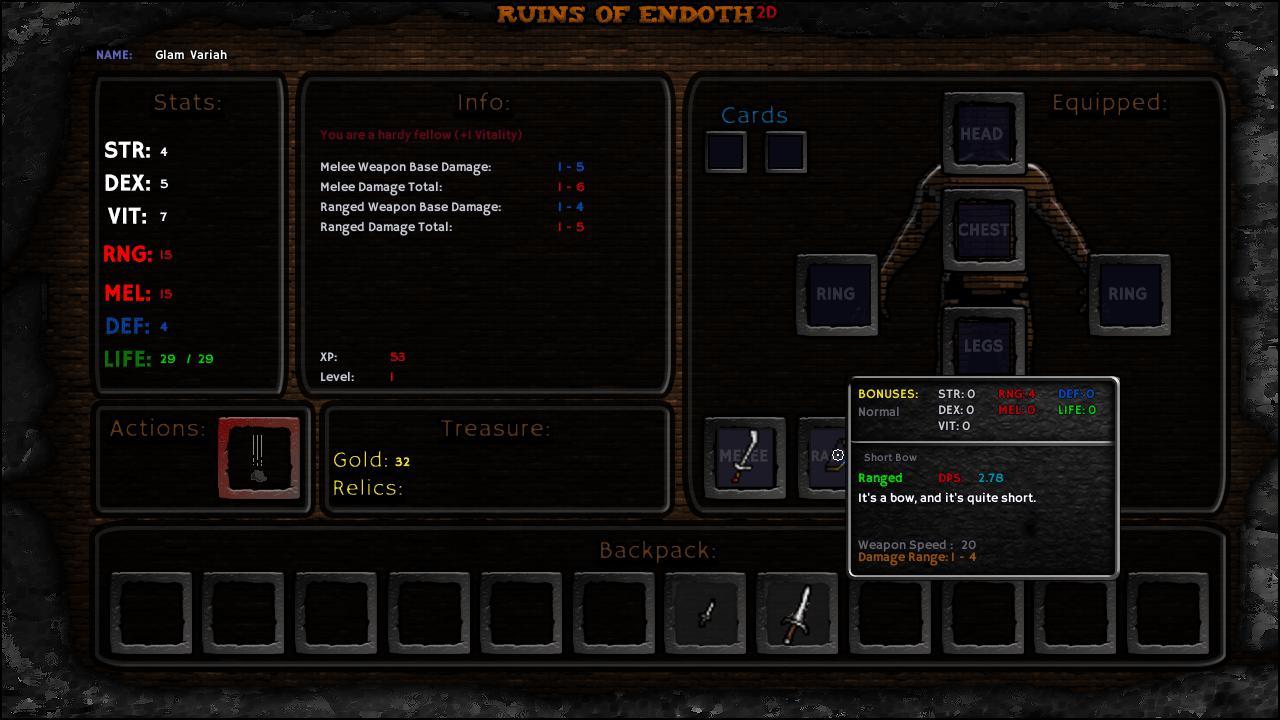
Task: Select the right RING slot
Action: point(1128,294)
